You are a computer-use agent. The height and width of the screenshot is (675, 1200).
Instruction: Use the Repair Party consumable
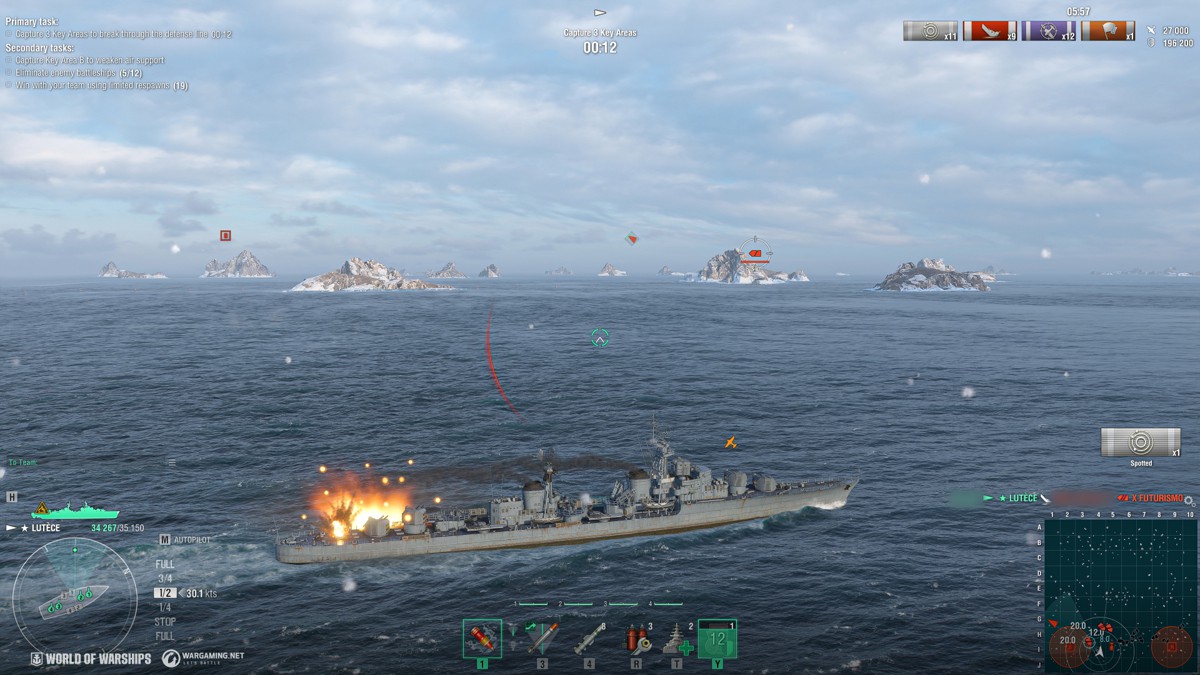677,638
